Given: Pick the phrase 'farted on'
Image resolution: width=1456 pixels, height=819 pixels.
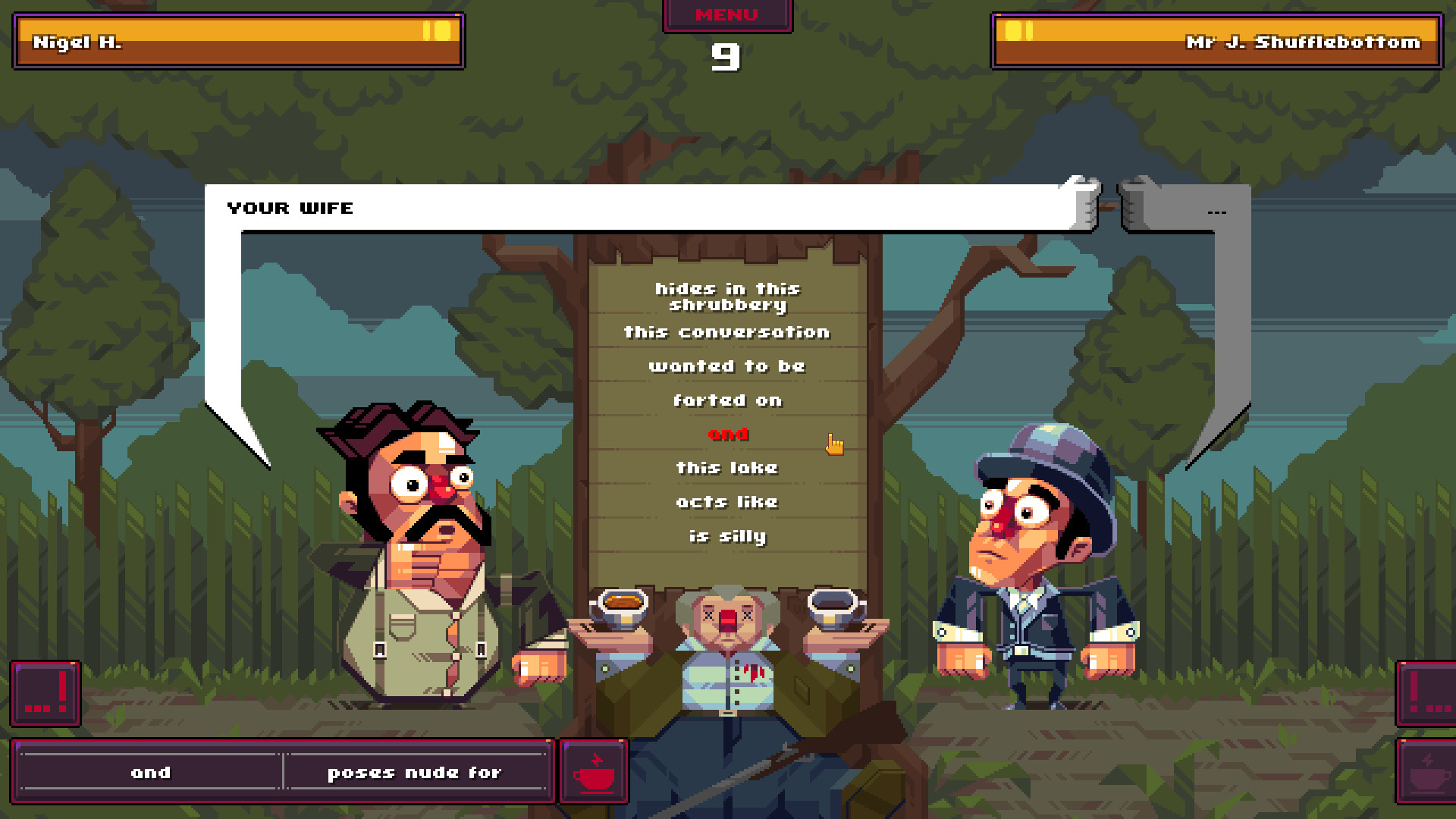Looking at the screenshot, I should coord(728,400).
